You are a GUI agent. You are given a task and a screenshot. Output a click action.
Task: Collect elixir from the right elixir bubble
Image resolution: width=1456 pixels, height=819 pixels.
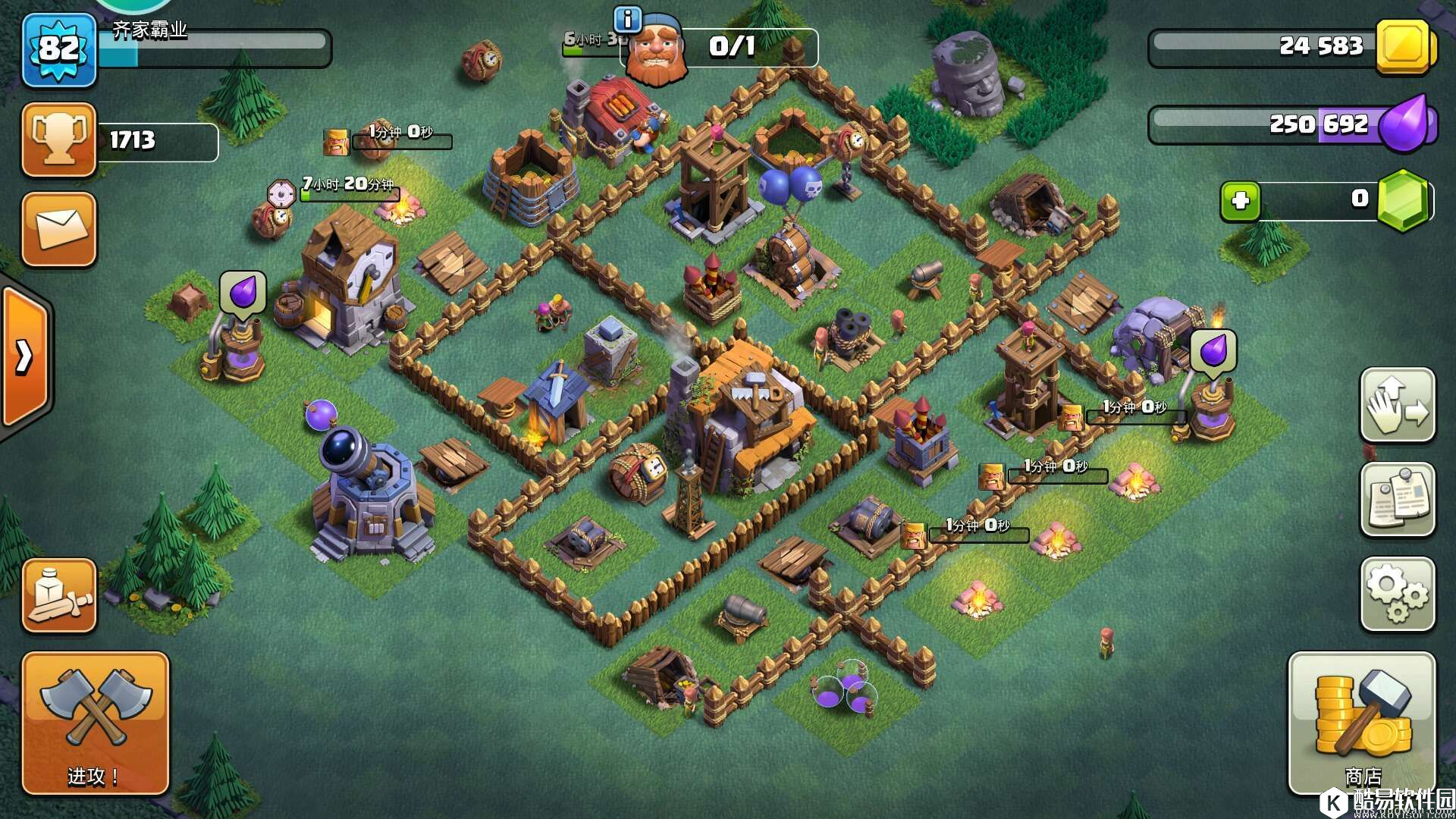pos(1213,350)
